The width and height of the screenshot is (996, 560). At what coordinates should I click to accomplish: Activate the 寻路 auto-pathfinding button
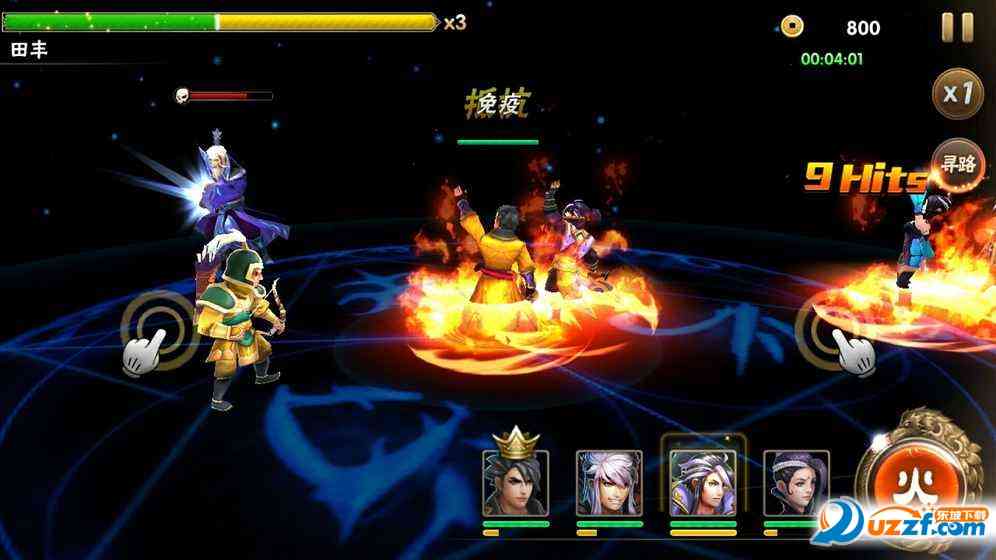point(957,164)
